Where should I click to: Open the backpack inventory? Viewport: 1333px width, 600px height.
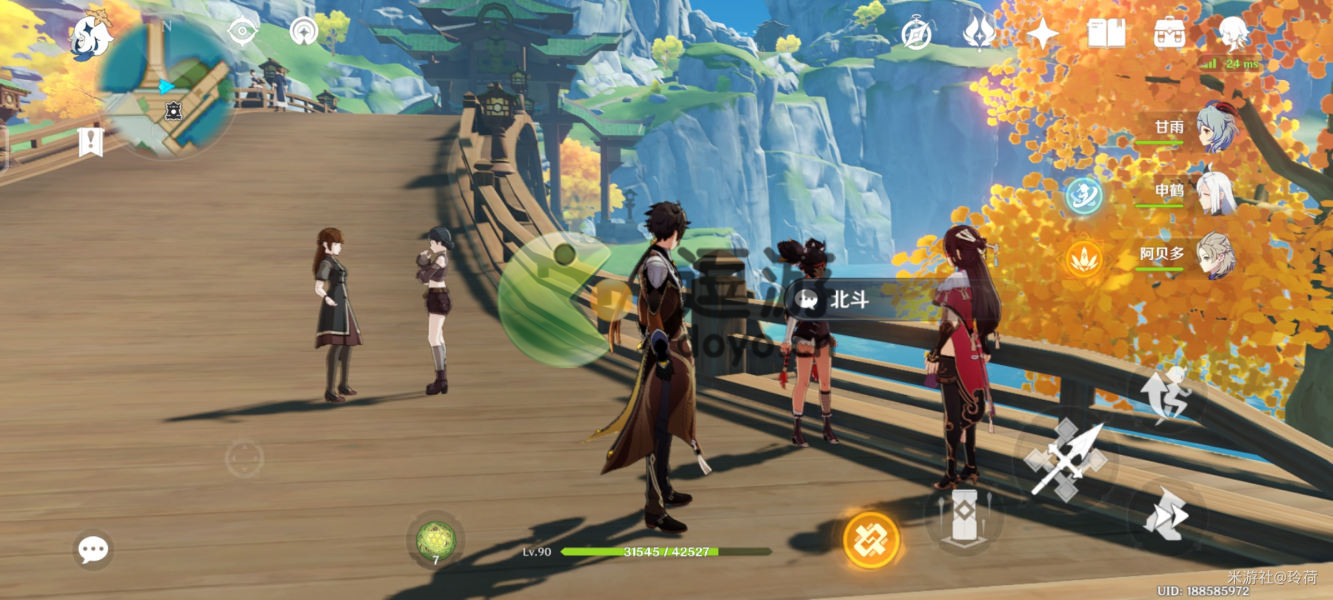[x=1169, y=34]
